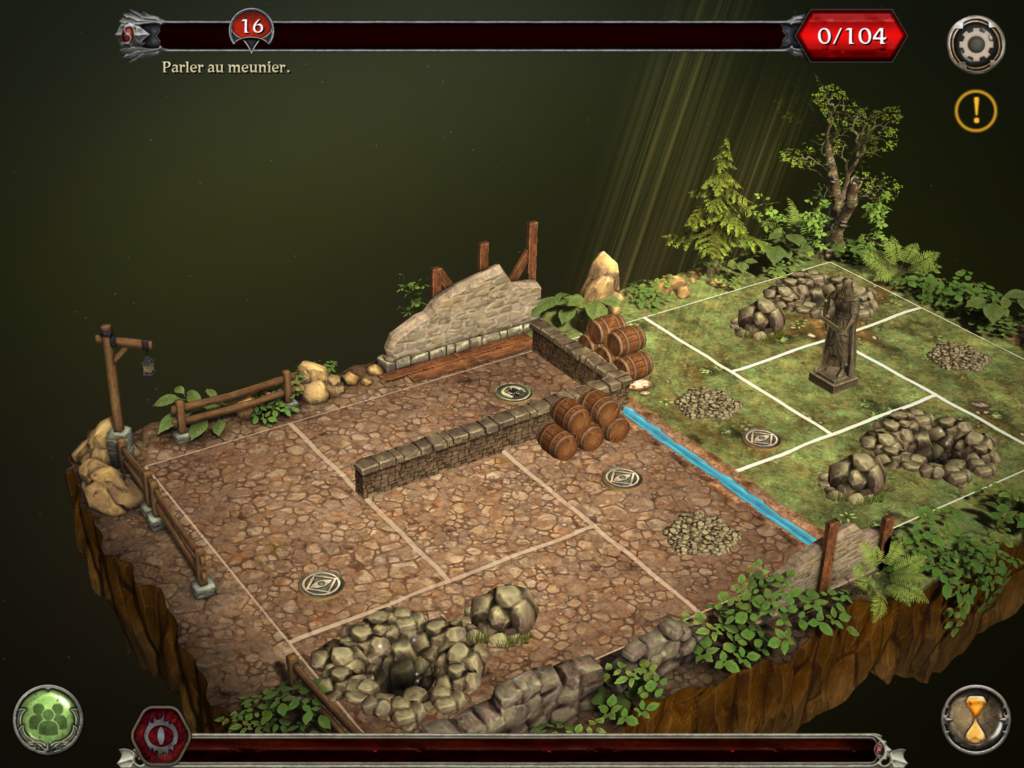Open the green party members button
1024x768 pixels.
click(48, 719)
